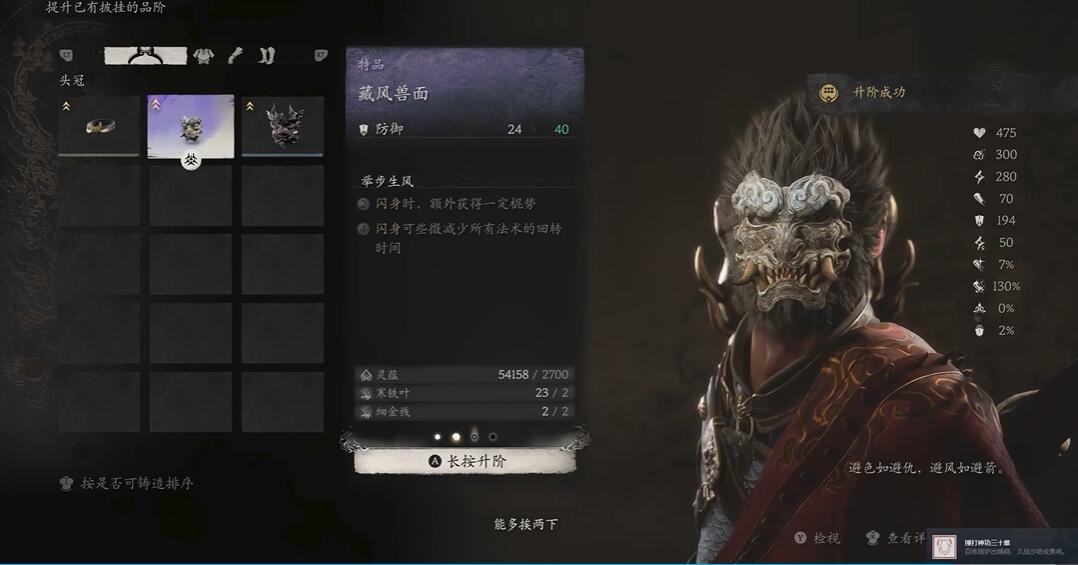Switch to the body armor tab

point(204,56)
